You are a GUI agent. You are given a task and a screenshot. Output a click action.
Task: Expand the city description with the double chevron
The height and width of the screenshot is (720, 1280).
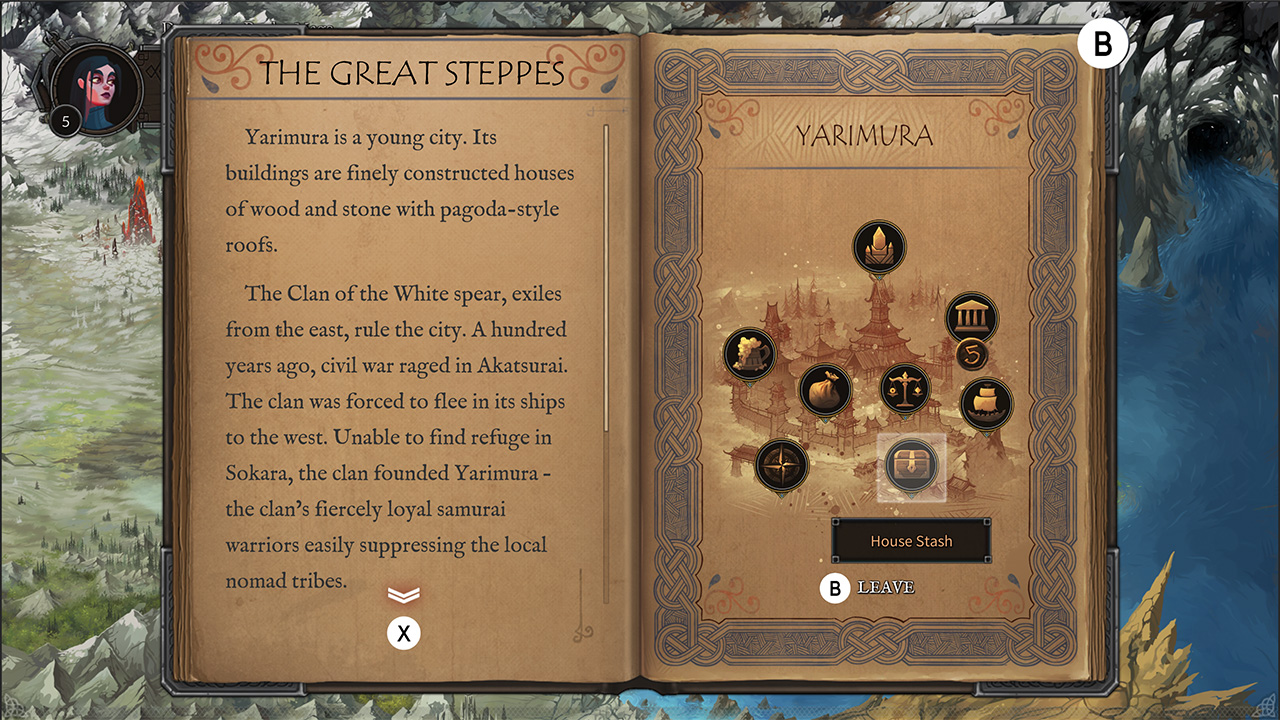point(404,594)
